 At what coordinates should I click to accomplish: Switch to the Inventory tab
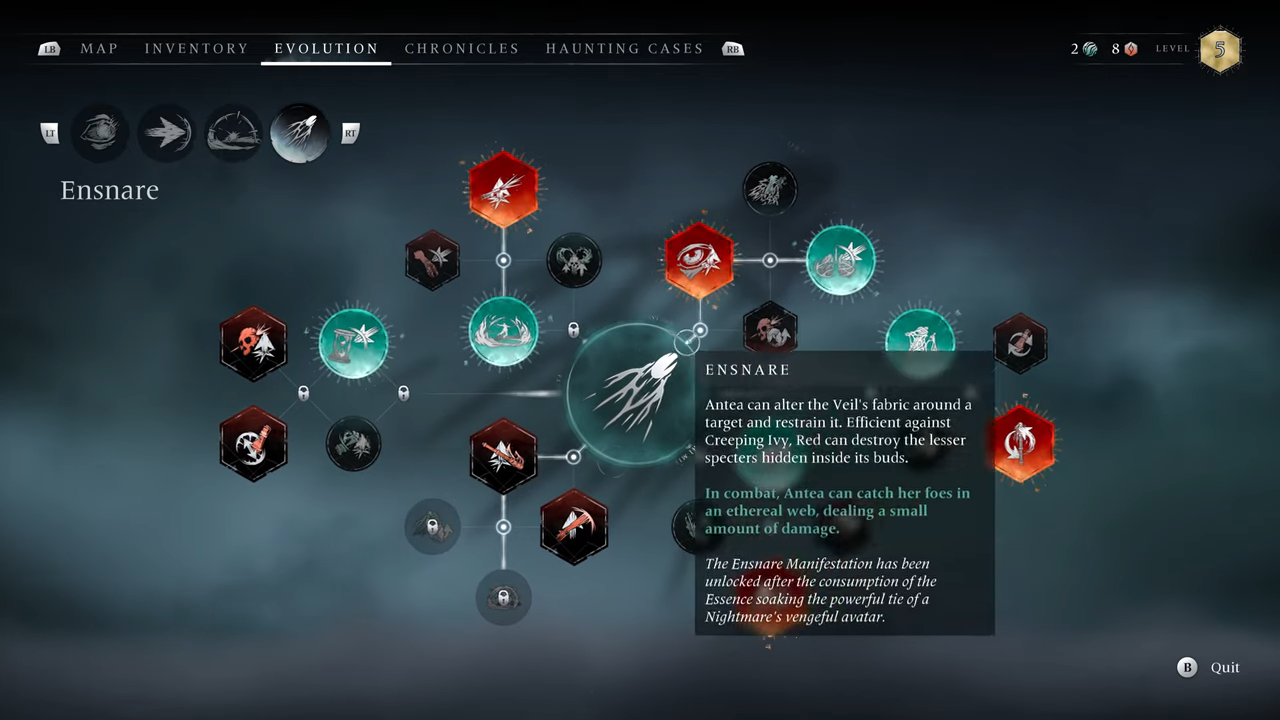tap(196, 48)
